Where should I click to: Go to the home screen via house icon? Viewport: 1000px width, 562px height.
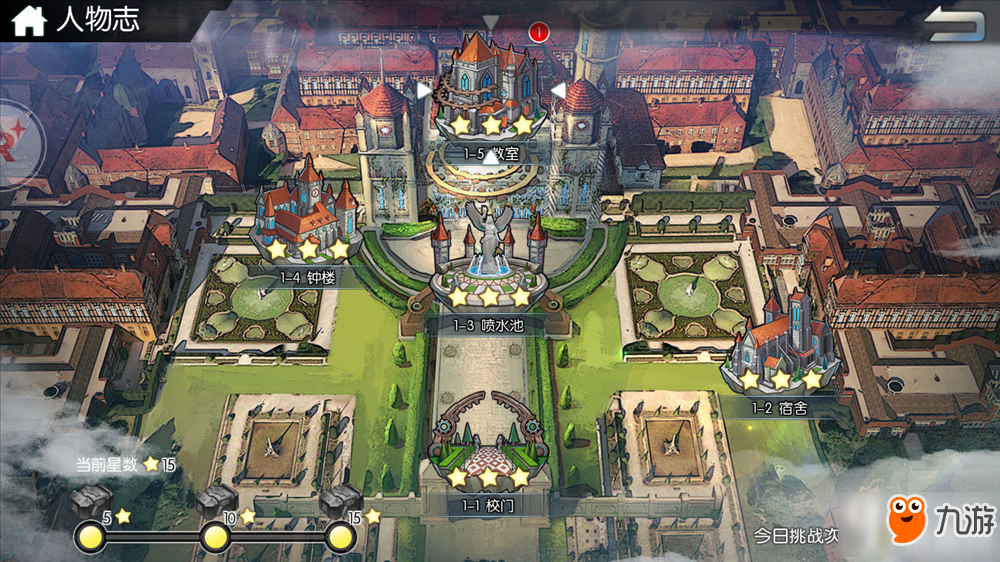[27, 19]
